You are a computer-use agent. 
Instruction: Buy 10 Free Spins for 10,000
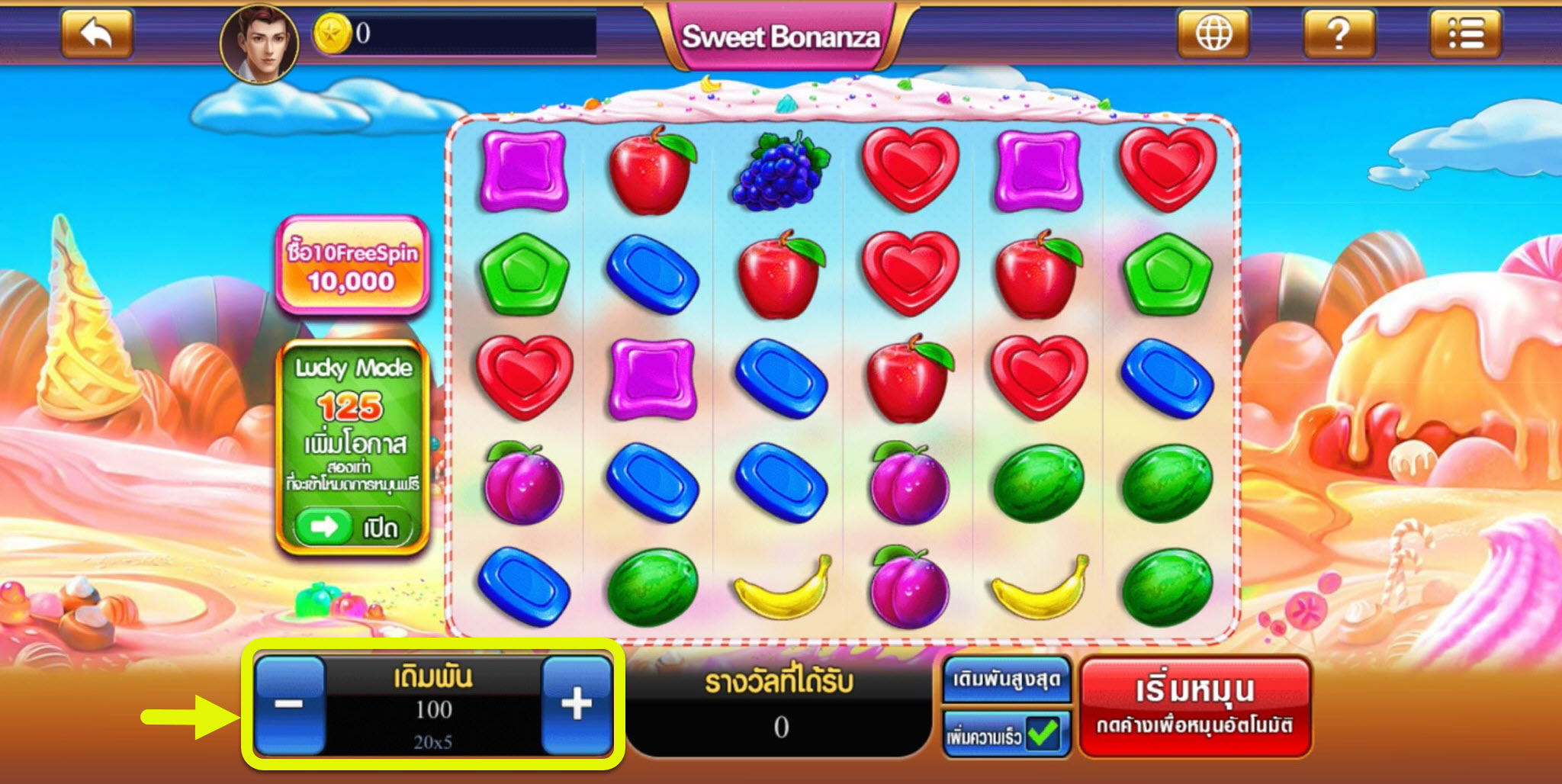[x=352, y=266]
